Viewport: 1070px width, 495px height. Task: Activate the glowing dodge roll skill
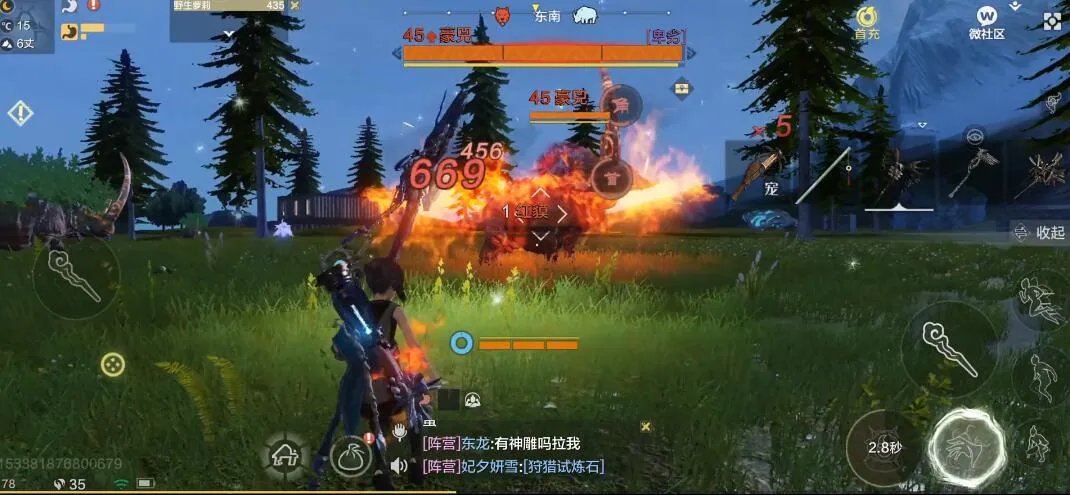pos(967,447)
